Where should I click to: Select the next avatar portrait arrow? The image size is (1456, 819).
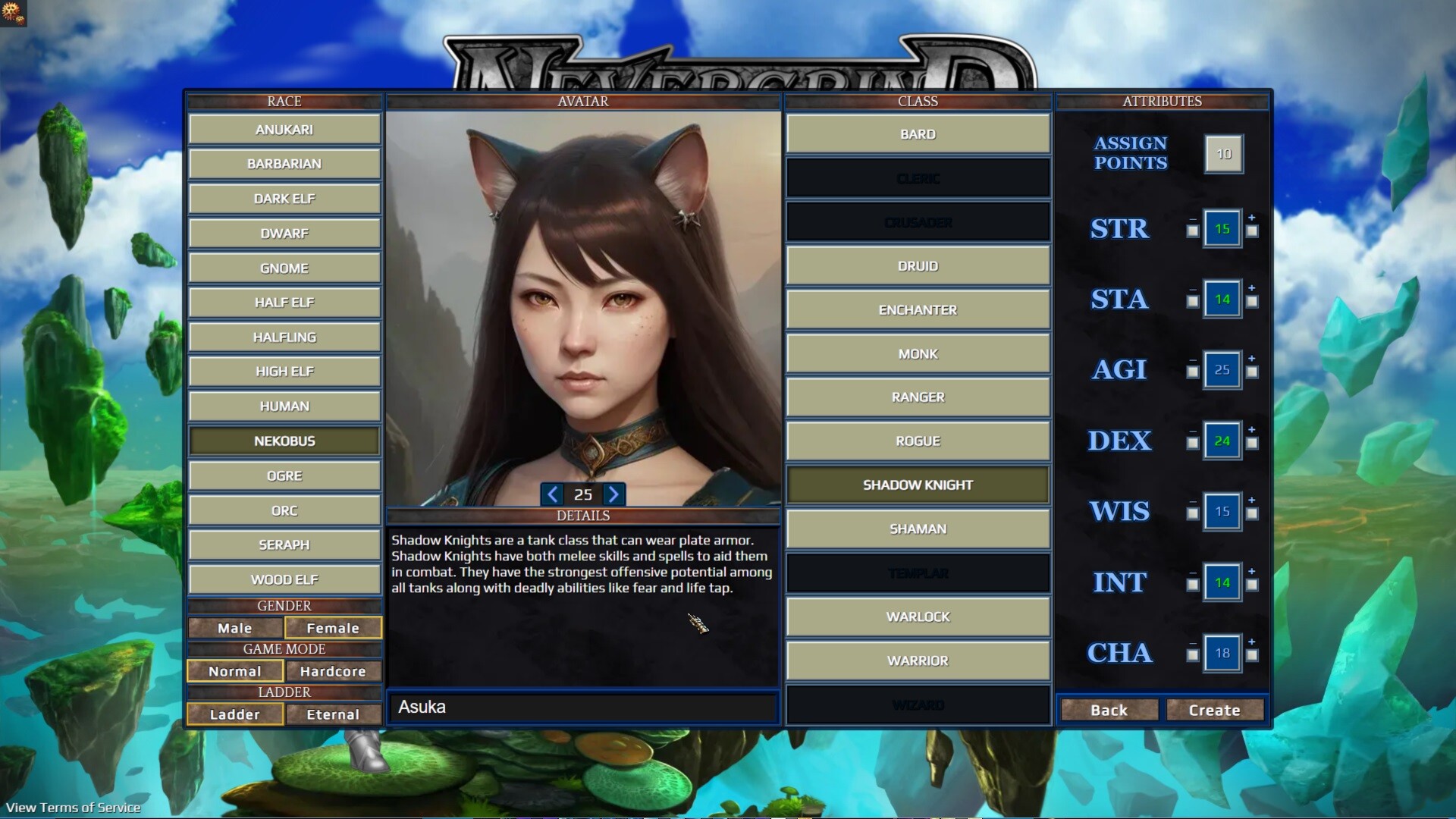(x=613, y=494)
